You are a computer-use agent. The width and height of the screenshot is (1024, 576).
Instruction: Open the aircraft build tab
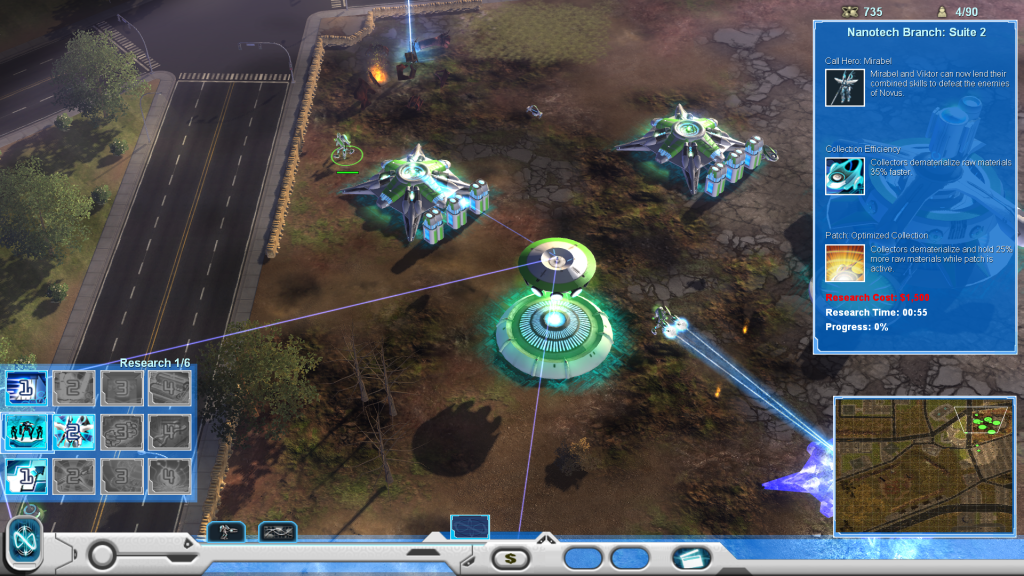coord(277,532)
